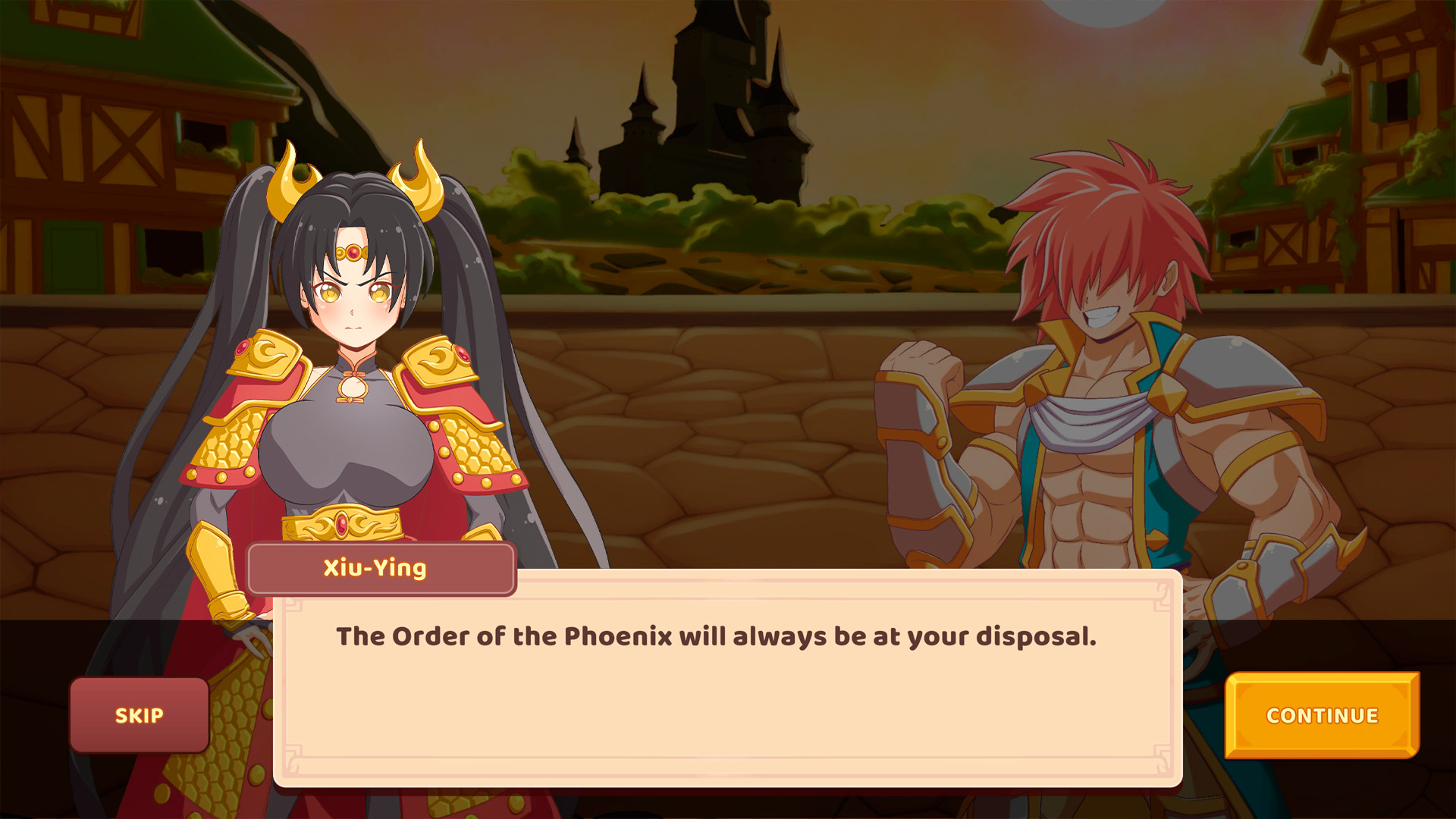Select the Xiu-Ying name plate
The width and height of the screenshot is (1456, 819).
pyautogui.click(x=380, y=567)
